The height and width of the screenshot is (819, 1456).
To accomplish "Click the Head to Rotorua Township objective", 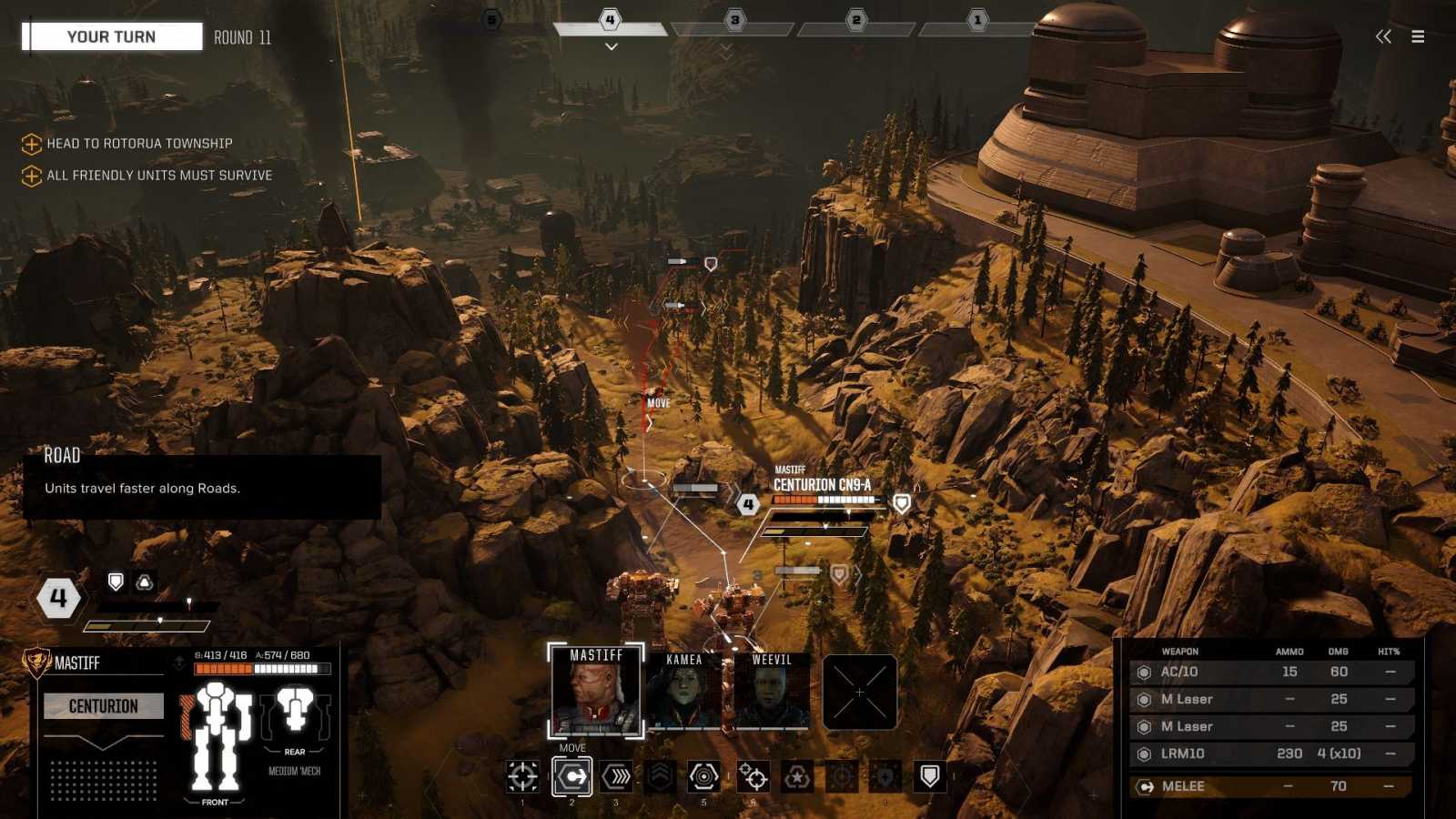I will (x=139, y=144).
